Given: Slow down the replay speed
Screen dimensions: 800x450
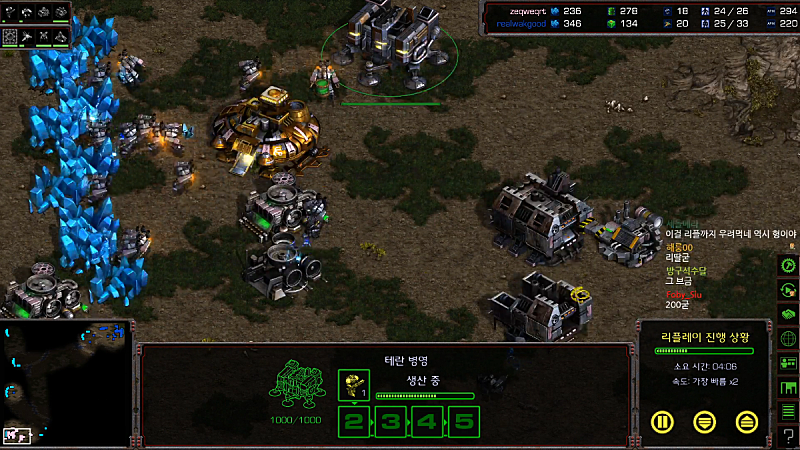Looking at the screenshot, I should click(x=704, y=421).
